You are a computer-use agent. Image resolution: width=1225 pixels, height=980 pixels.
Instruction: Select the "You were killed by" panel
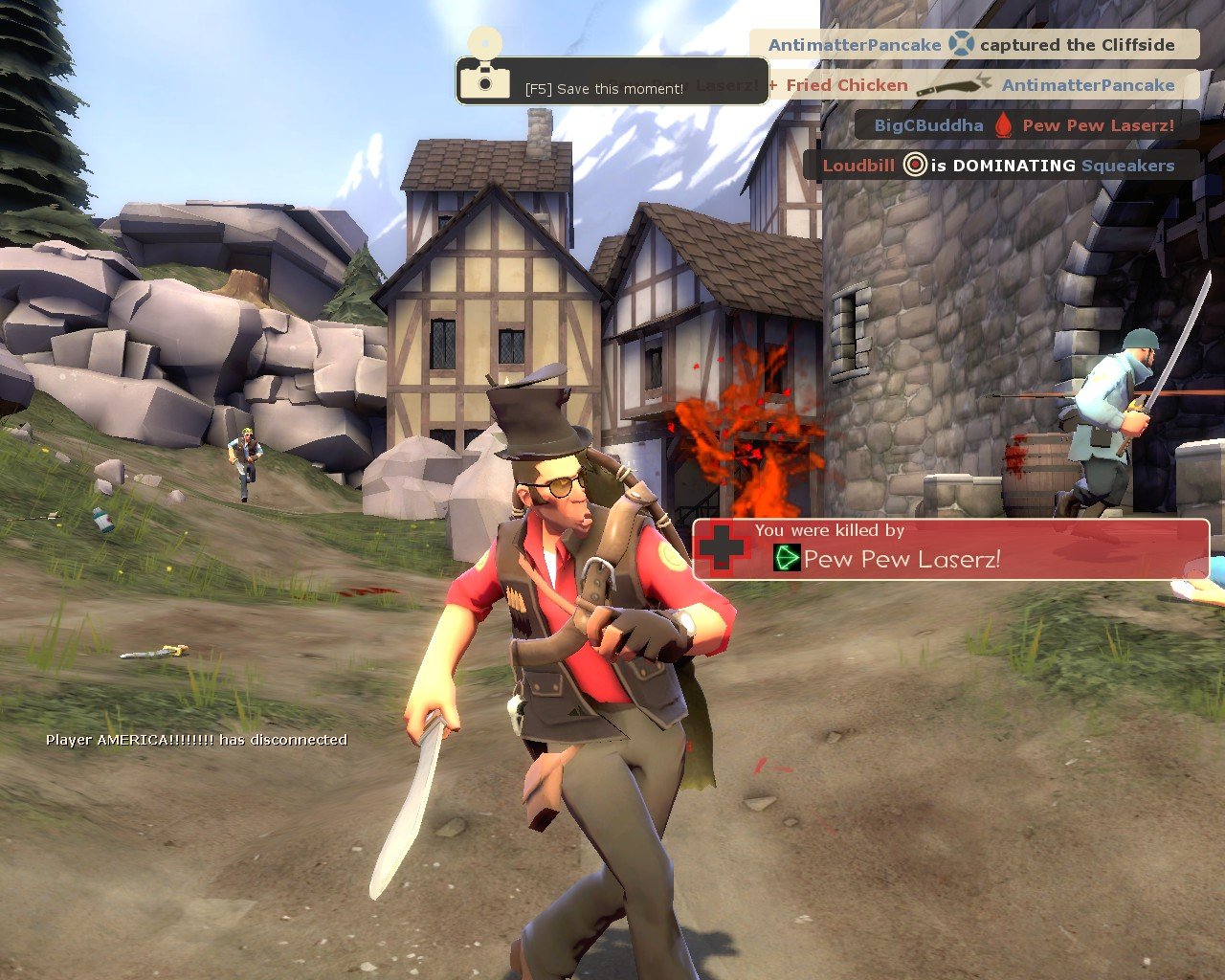(x=951, y=548)
